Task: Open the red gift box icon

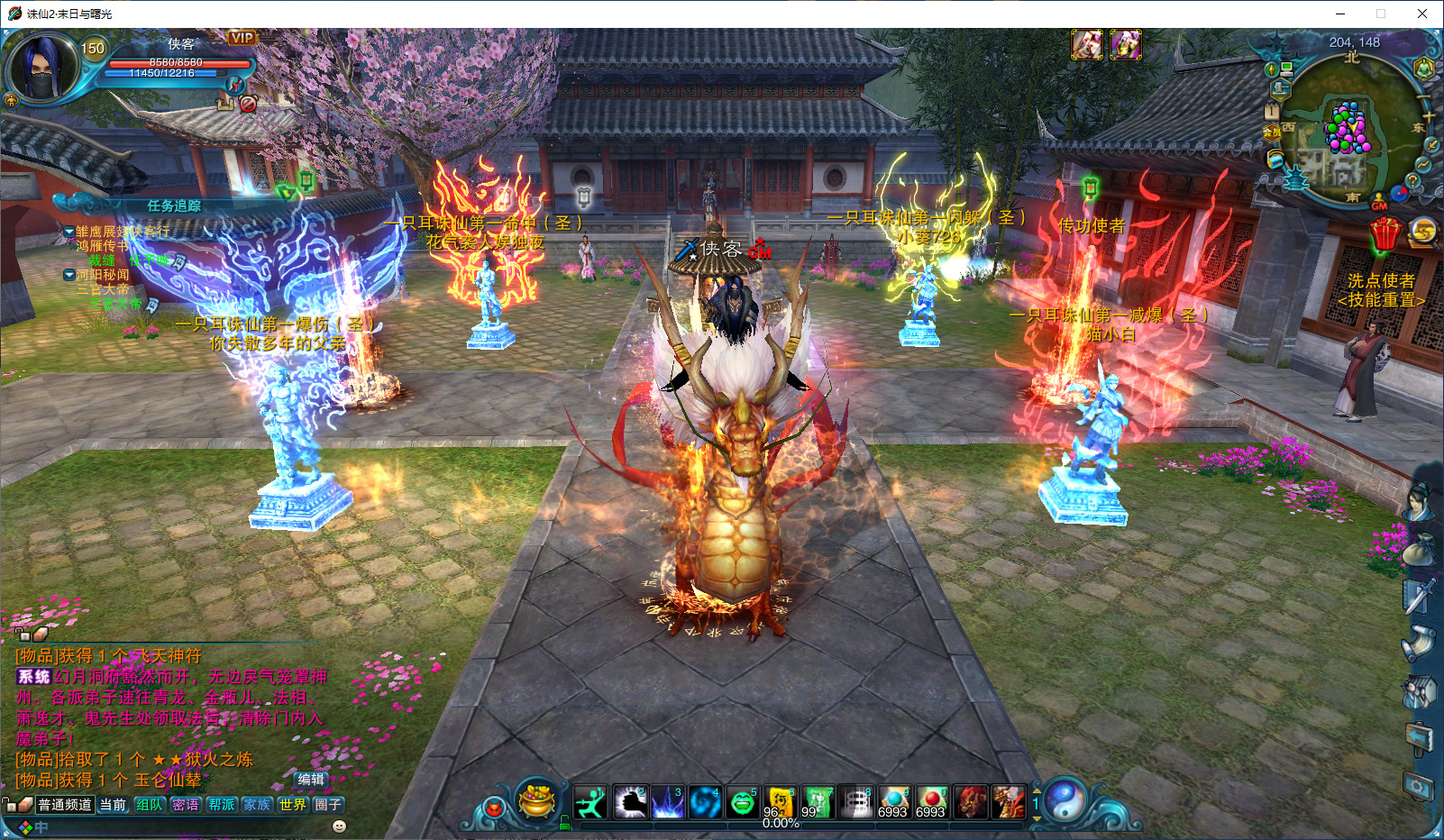Action: click(x=1384, y=234)
